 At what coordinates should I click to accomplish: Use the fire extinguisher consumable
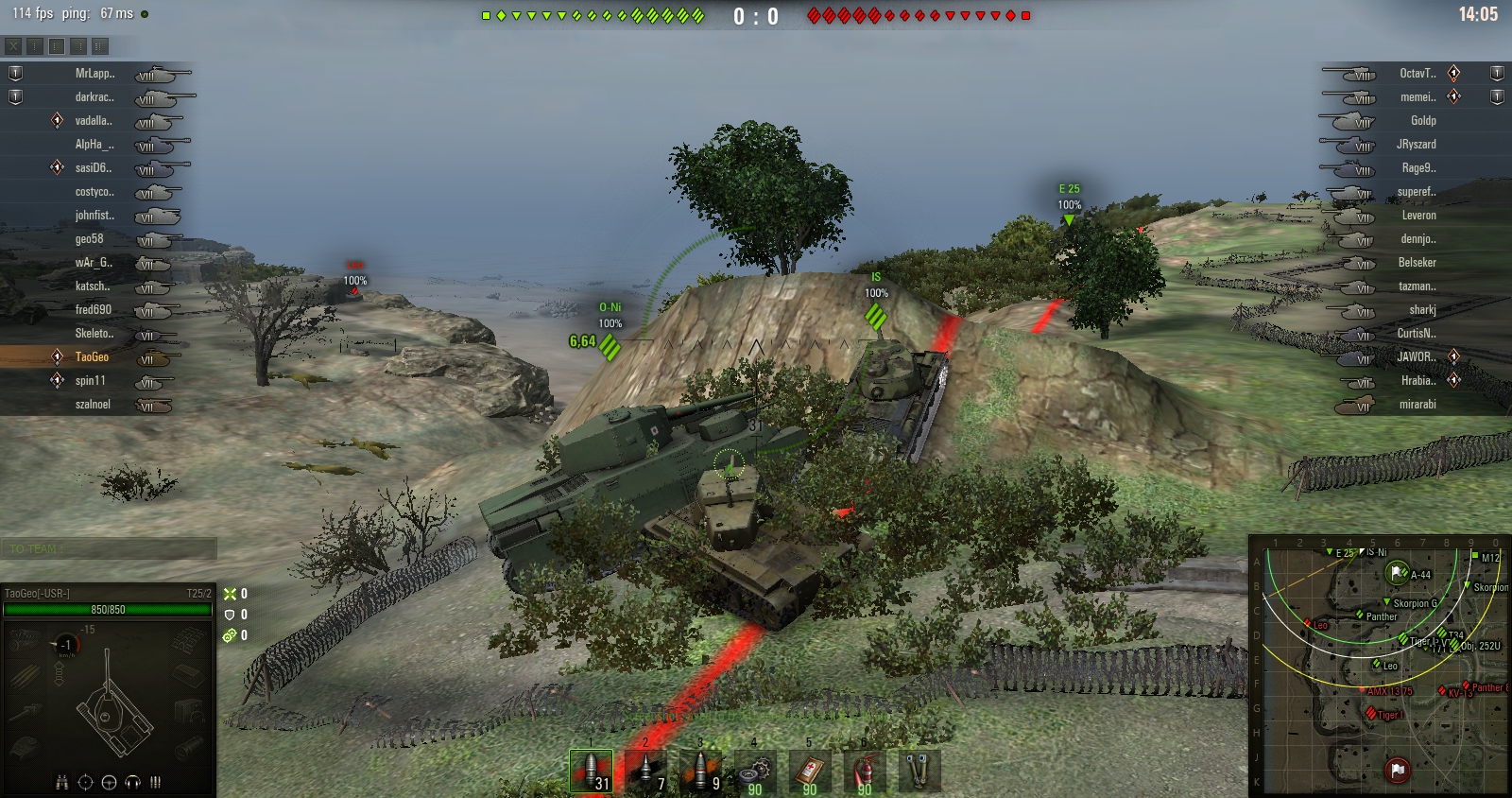coord(865,771)
